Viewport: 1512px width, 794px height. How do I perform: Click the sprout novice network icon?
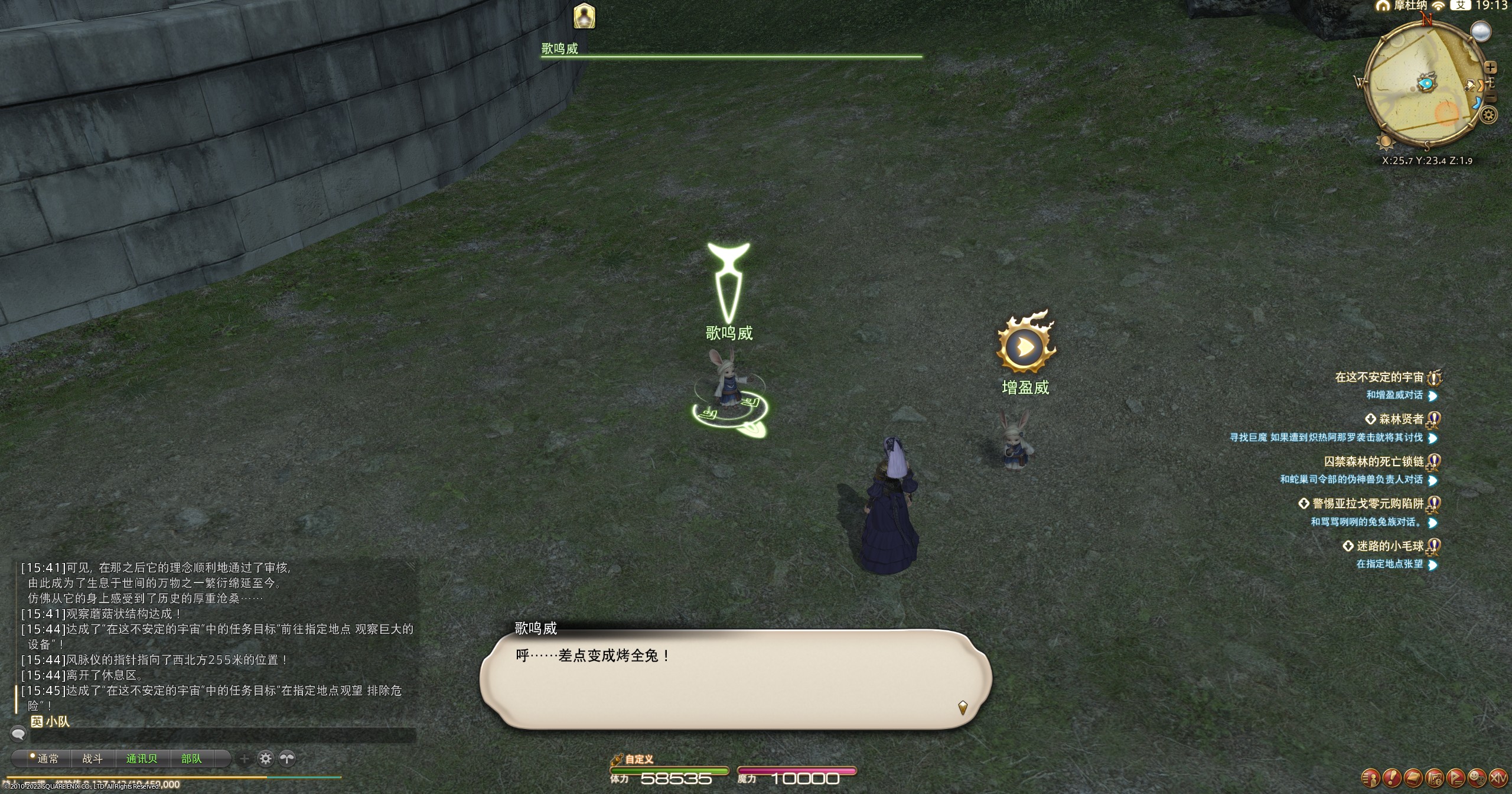[x=287, y=759]
